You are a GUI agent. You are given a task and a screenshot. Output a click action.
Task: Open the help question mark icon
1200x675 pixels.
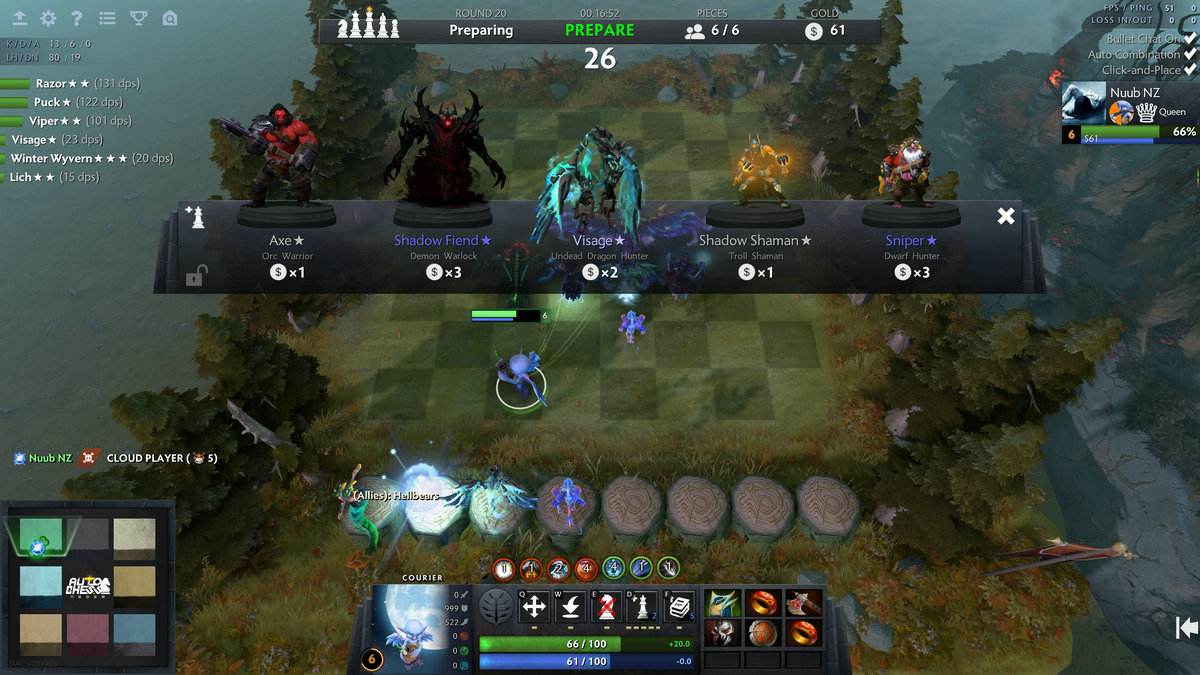point(77,18)
